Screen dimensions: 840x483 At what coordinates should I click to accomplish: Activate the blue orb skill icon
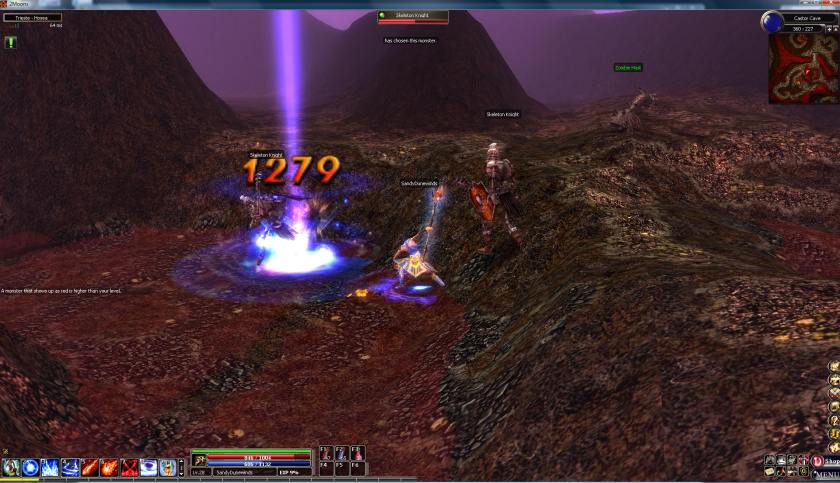30,467
